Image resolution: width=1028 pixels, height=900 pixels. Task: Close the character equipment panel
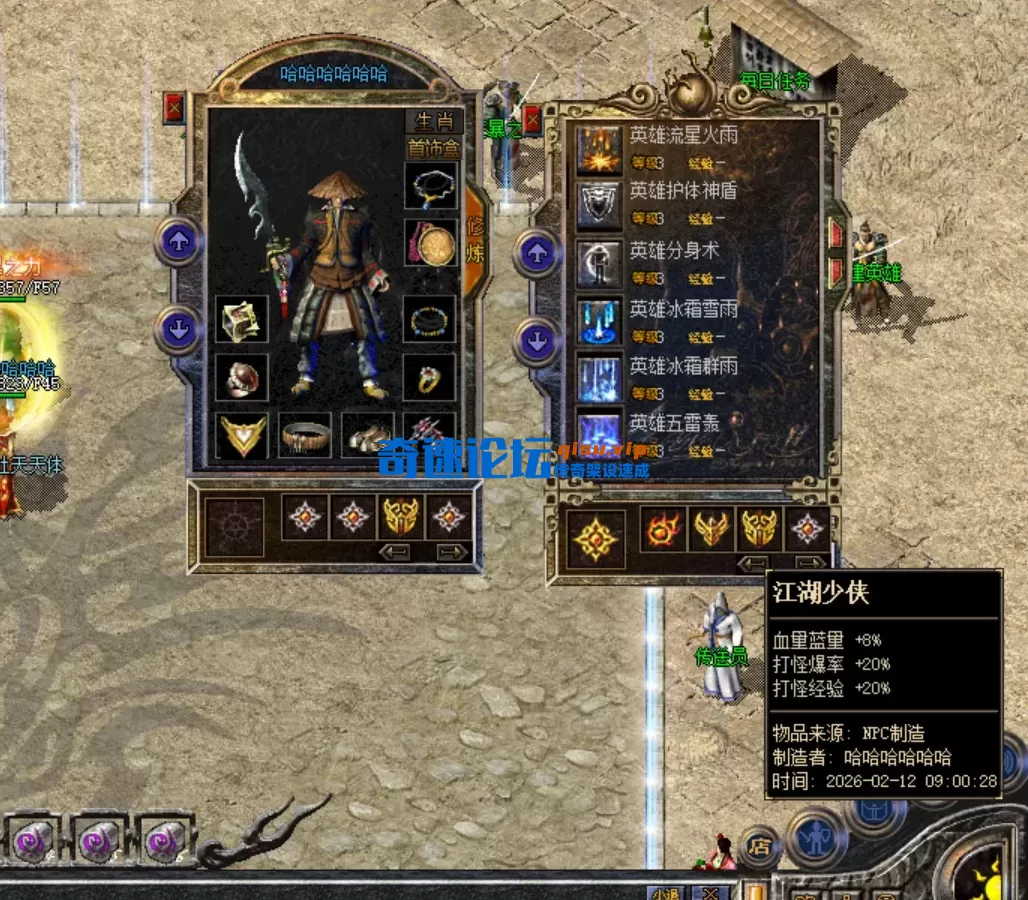pos(174,106)
